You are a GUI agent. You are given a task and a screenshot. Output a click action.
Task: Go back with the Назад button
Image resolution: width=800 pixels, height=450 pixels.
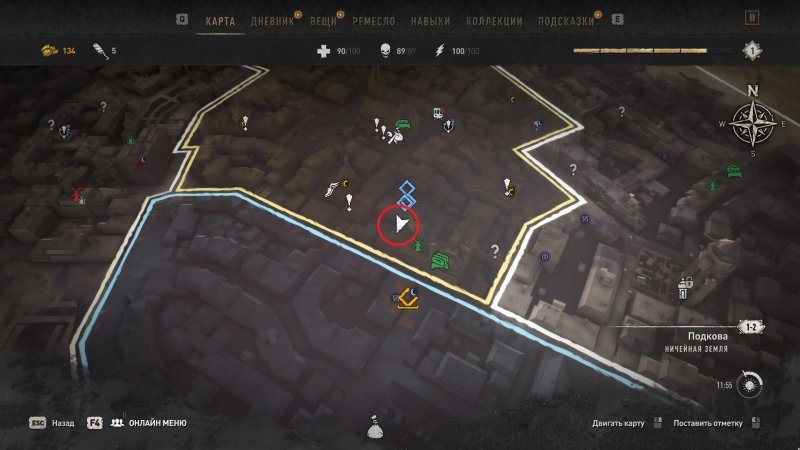(x=62, y=423)
